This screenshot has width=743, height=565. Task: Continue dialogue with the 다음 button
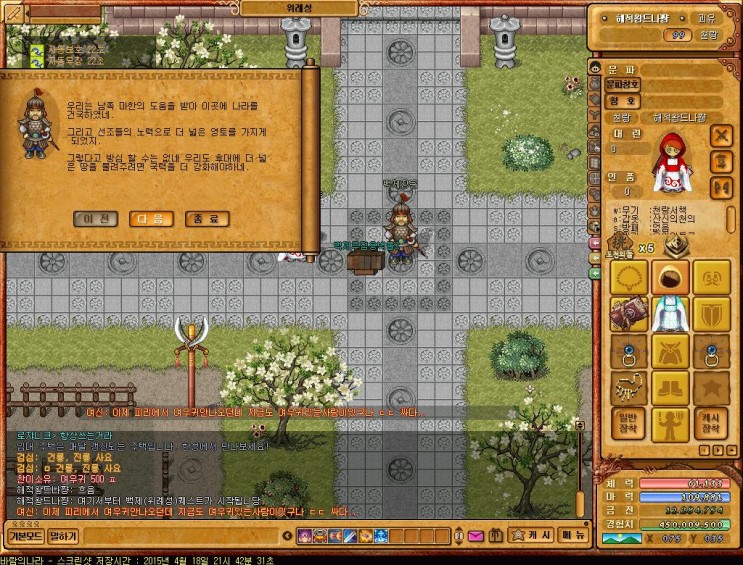coord(152,218)
